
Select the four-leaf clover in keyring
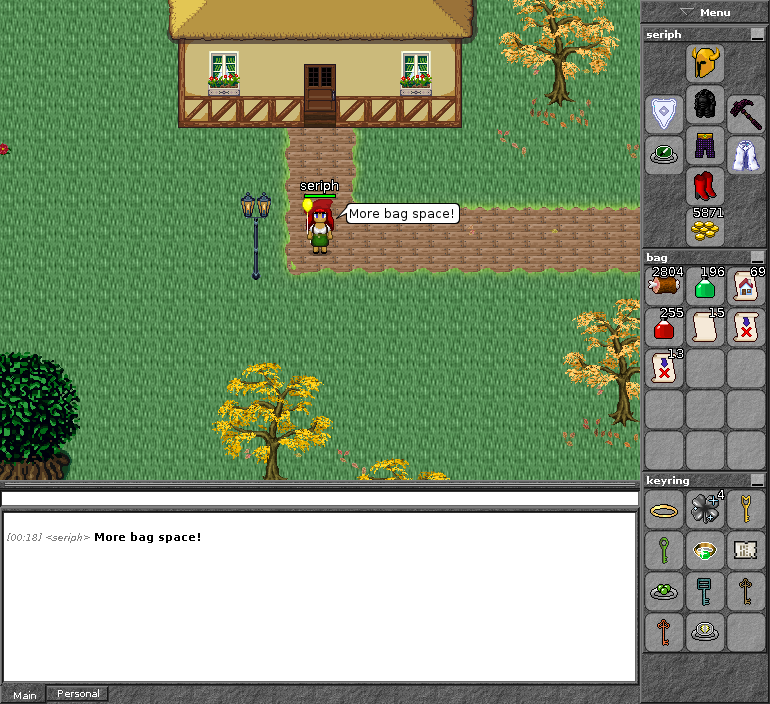click(705, 510)
